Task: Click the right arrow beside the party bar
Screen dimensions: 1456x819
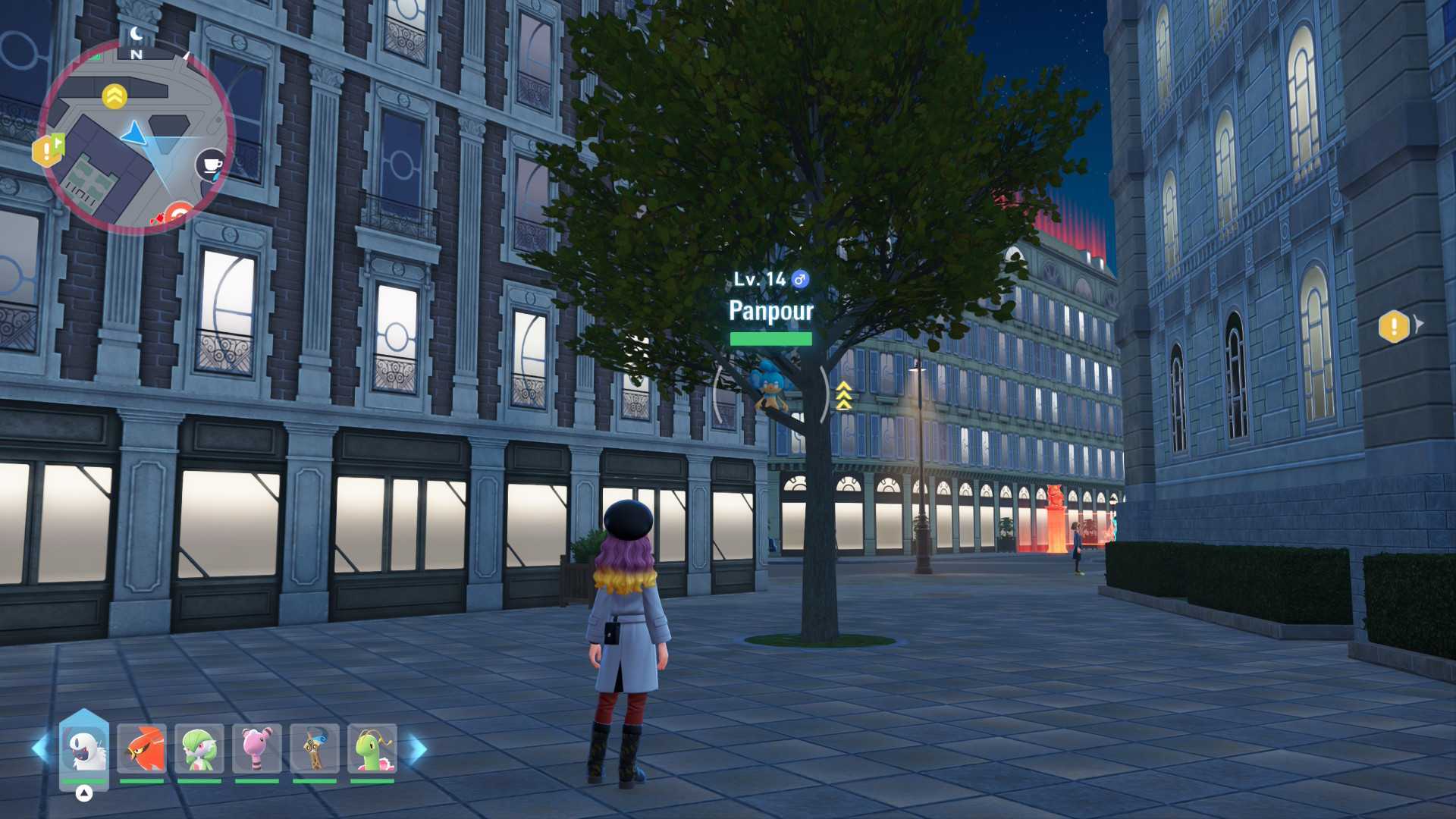Action: pyautogui.click(x=418, y=749)
